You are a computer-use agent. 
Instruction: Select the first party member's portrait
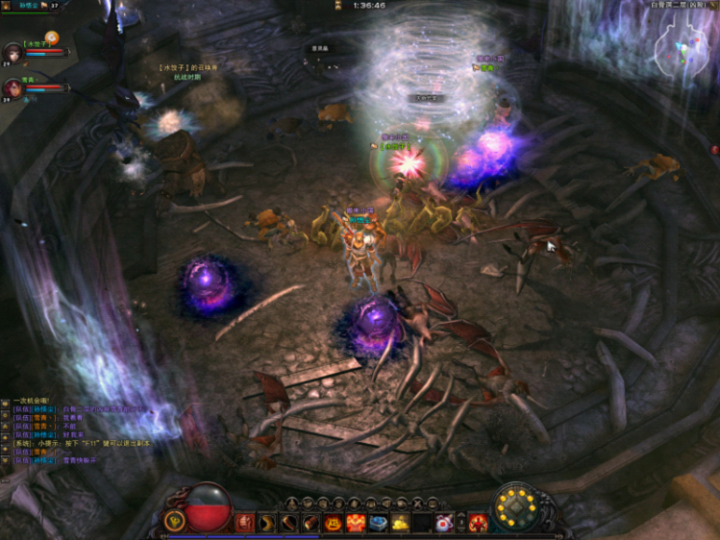[x=13, y=52]
